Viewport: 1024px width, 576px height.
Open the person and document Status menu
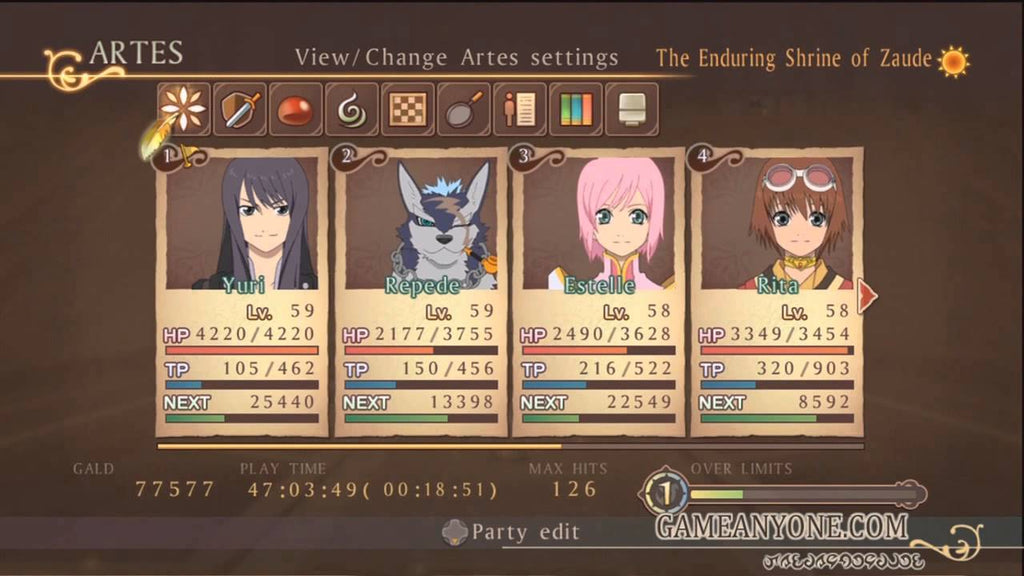pyautogui.click(x=520, y=109)
